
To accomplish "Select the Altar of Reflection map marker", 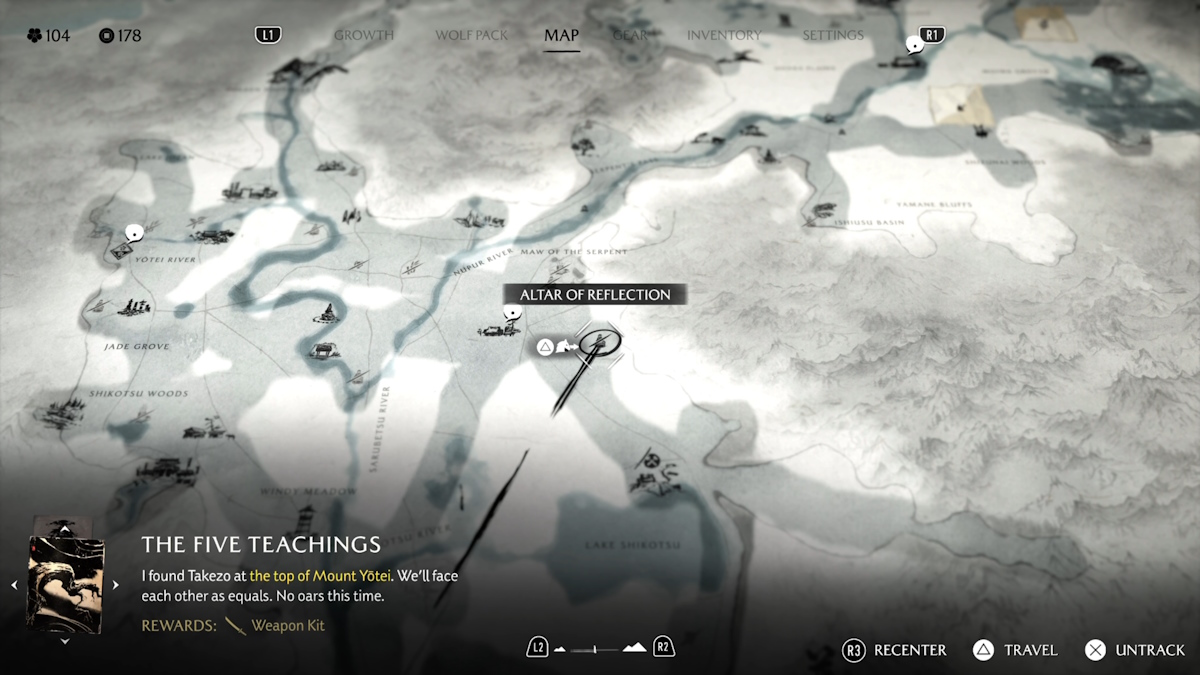I will tap(600, 343).
